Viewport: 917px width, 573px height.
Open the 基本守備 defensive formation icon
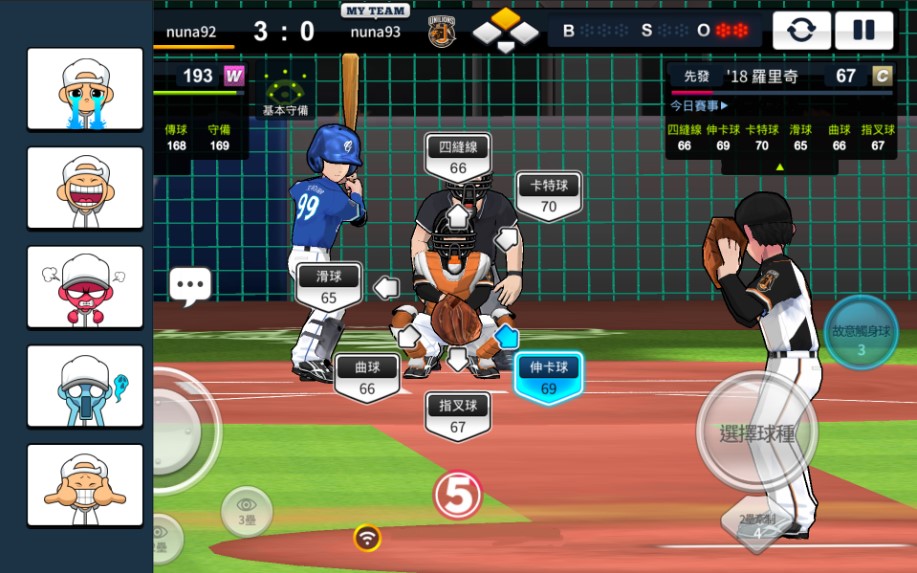pyautogui.click(x=285, y=93)
